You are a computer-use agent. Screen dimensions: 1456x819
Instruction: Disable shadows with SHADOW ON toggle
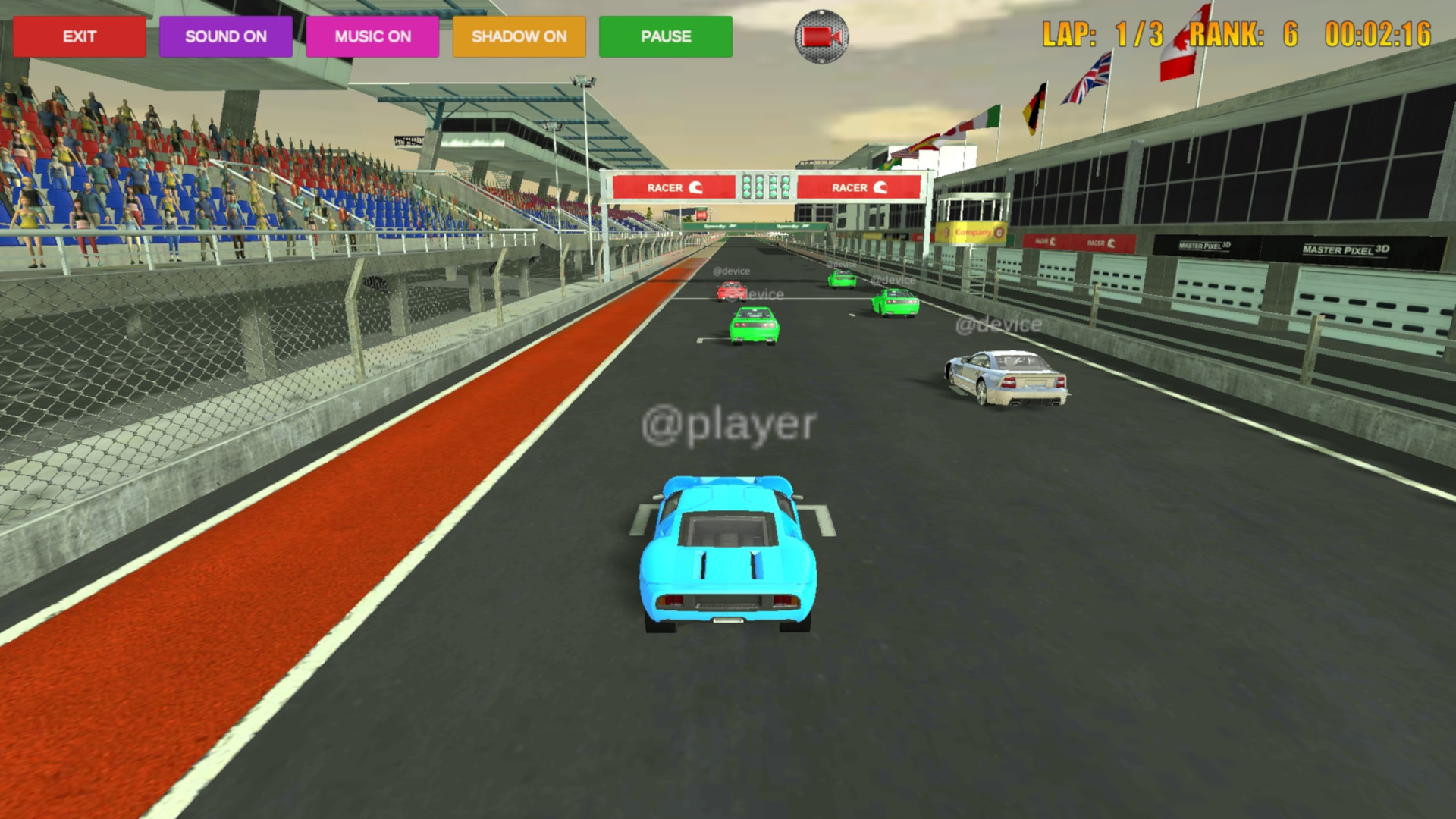(519, 36)
